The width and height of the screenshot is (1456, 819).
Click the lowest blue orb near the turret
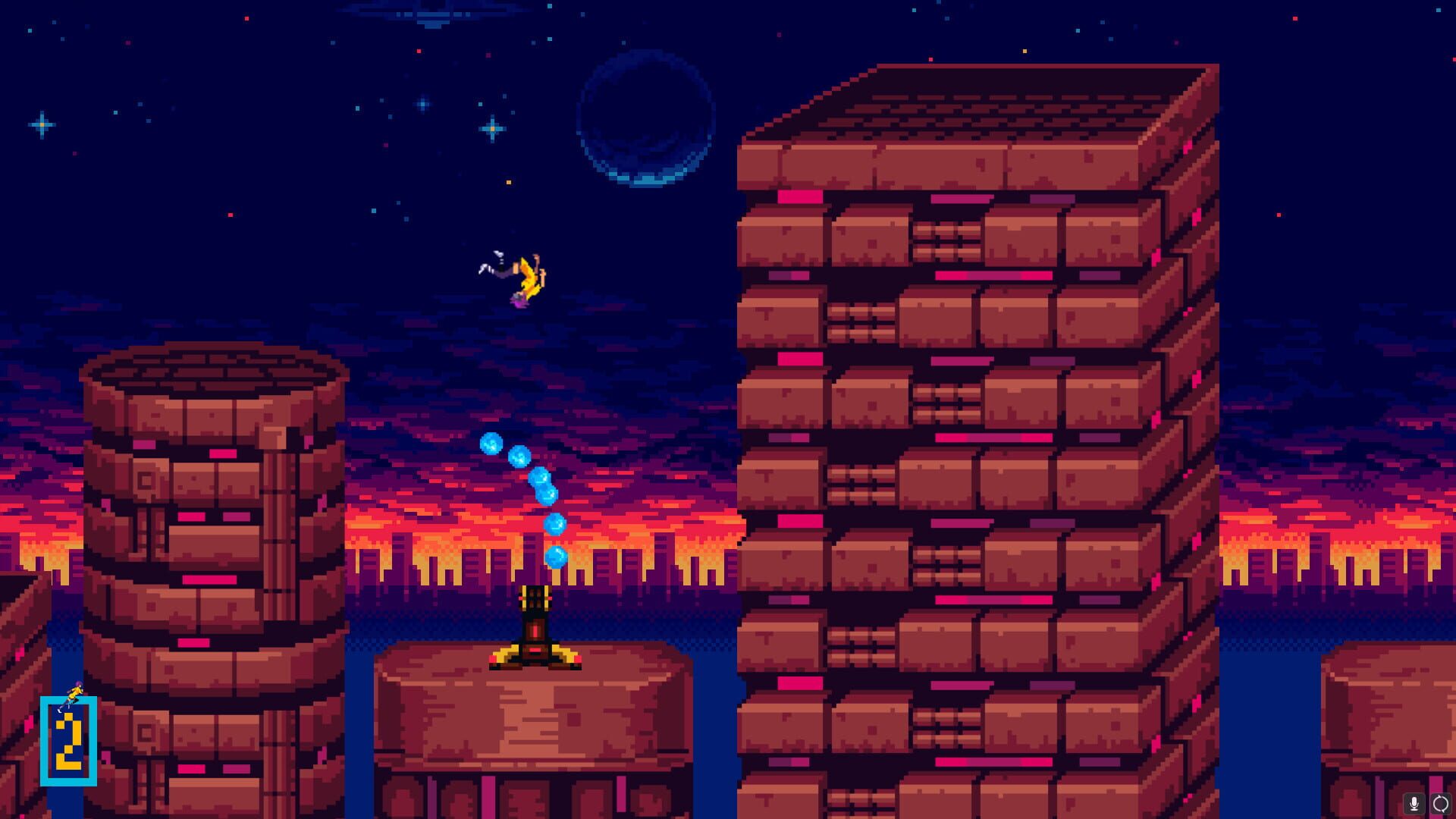coord(556,559)
